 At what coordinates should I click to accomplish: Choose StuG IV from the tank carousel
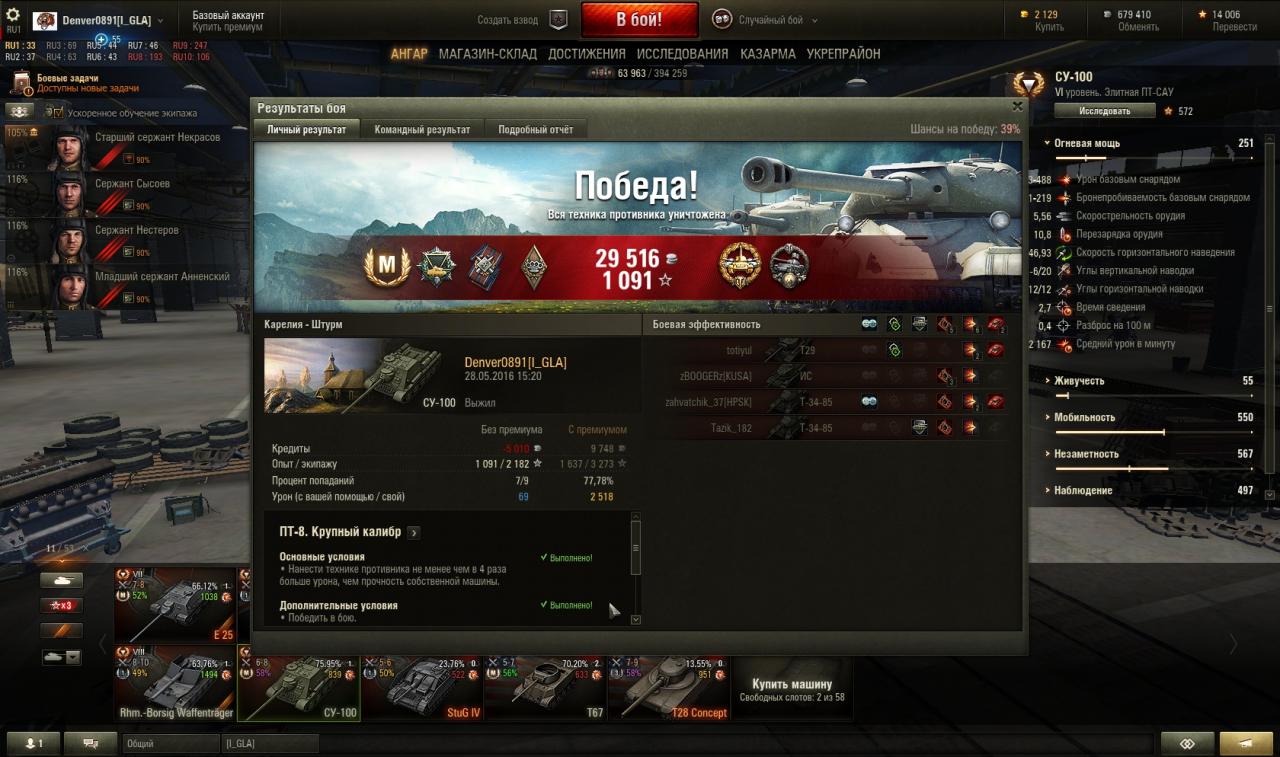click(422, 687)
